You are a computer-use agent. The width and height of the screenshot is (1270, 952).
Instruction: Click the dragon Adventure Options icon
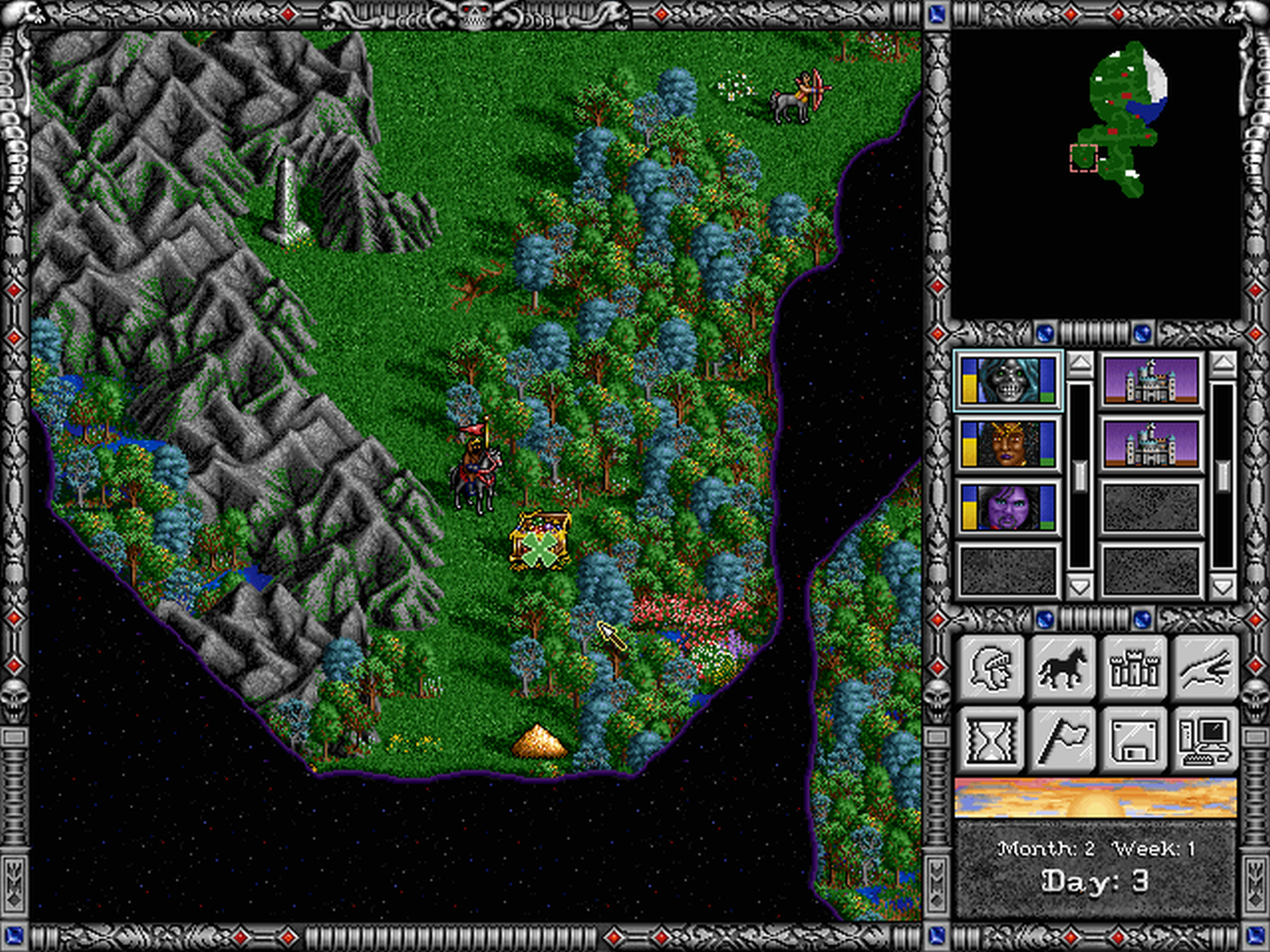(x=1204, y=668)
